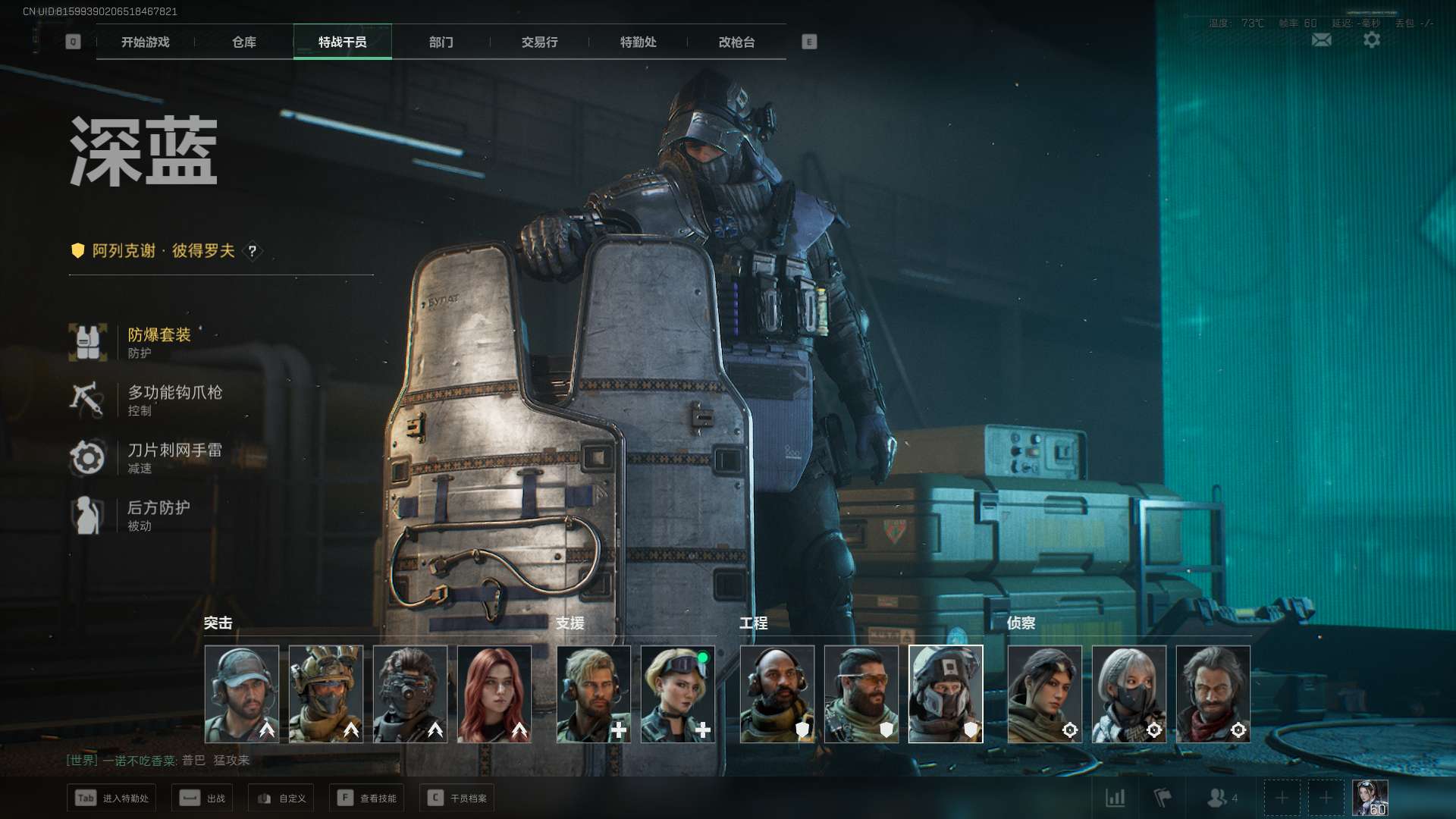Open the 干员档案 operator file
The height and width of the screenshot is (819, 1456).
[x=457, y=799]
